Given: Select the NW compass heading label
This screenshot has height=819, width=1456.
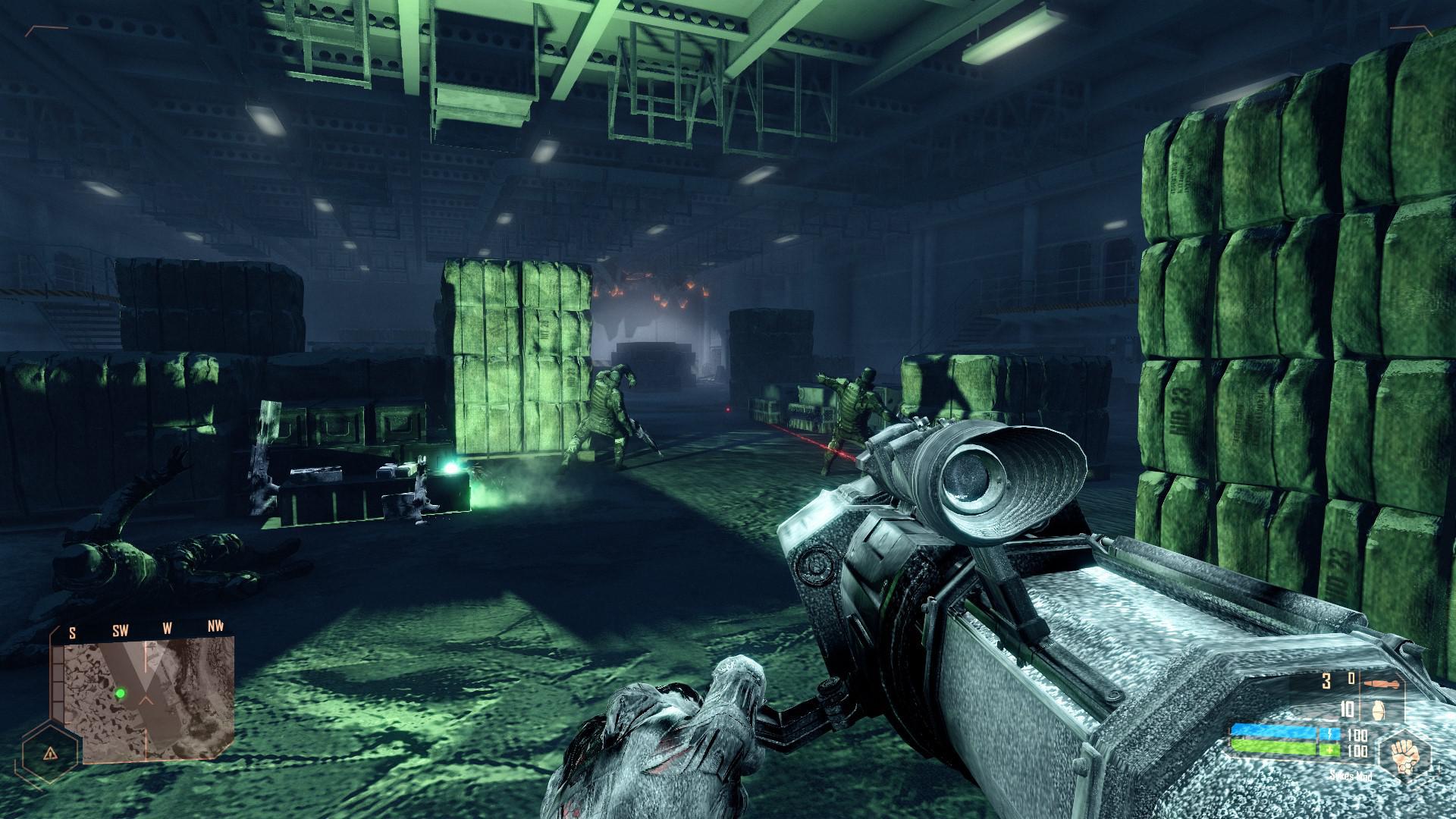Looking at the screenshot, I should 216,627.
